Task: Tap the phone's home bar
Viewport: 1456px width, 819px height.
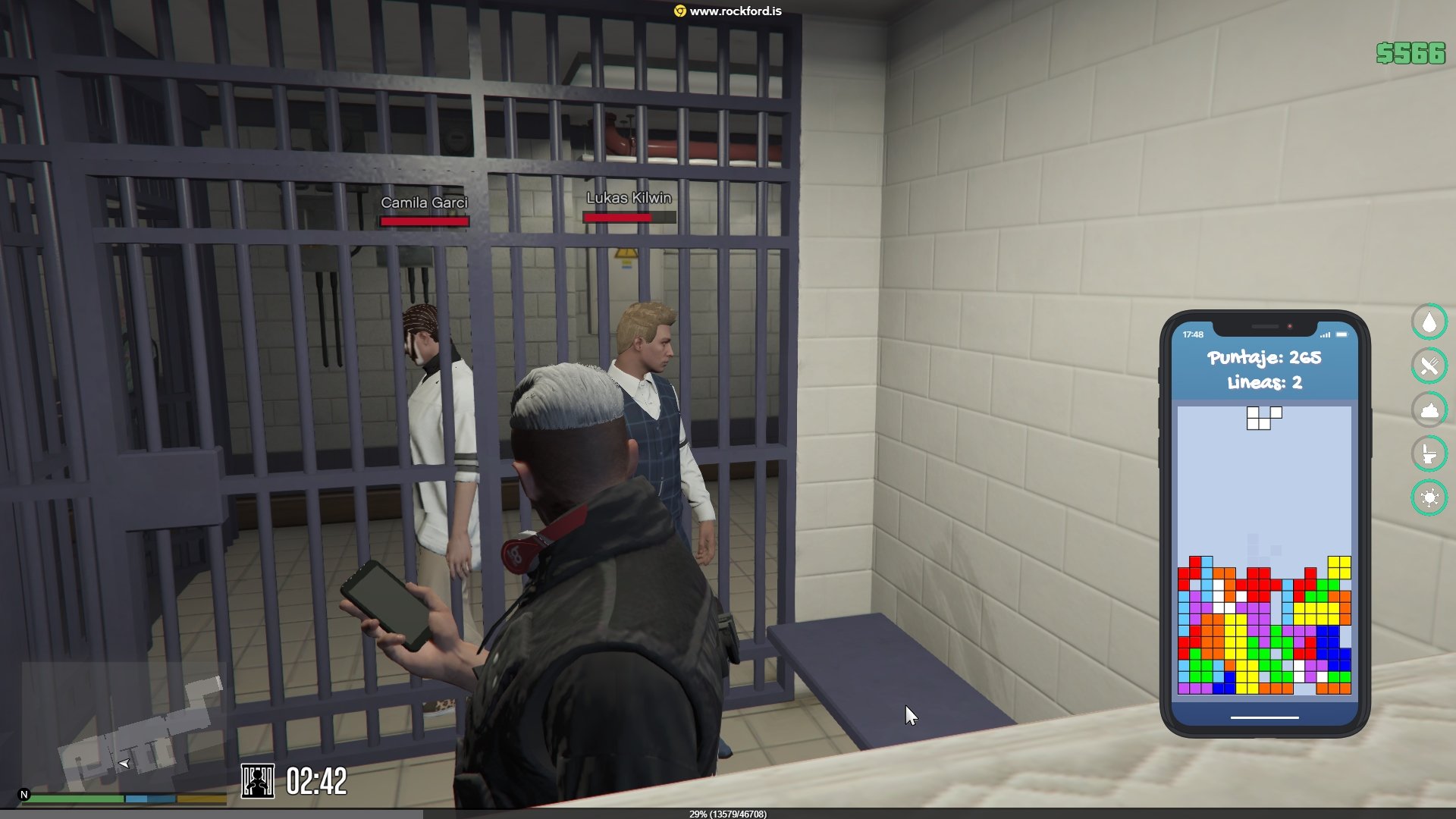Action: pyautogui.click(x=1264, y=717)
